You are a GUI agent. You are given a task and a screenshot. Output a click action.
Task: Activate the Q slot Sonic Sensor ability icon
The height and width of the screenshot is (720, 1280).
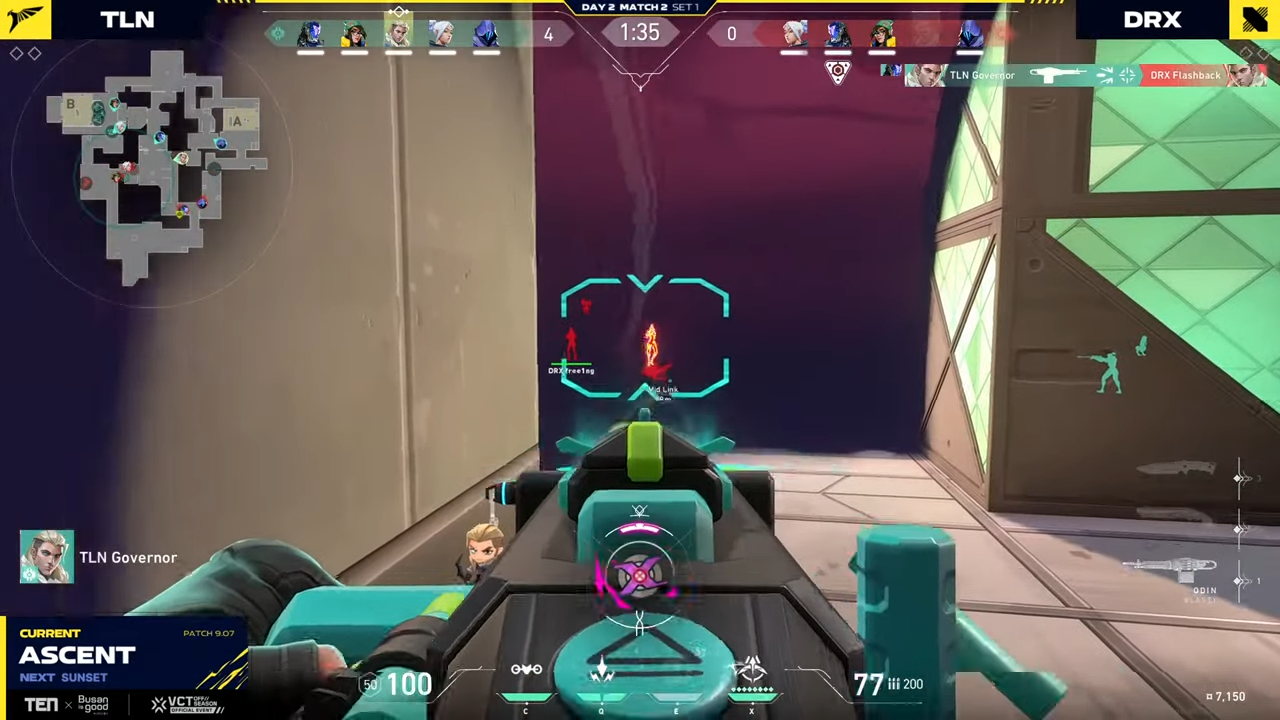(x=601, y=670)
